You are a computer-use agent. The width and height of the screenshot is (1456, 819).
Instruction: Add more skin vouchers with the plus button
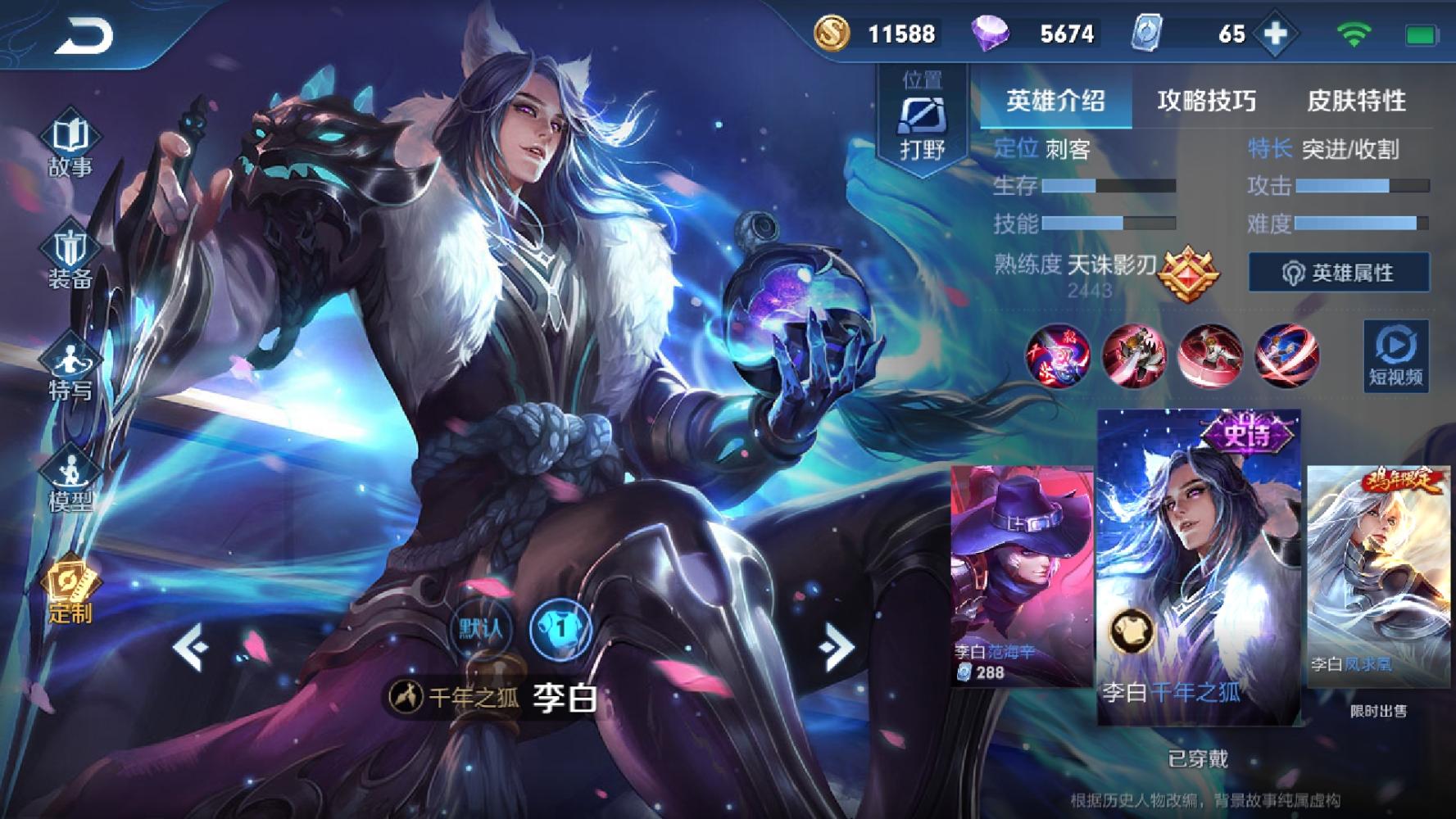click(1276, 34)
